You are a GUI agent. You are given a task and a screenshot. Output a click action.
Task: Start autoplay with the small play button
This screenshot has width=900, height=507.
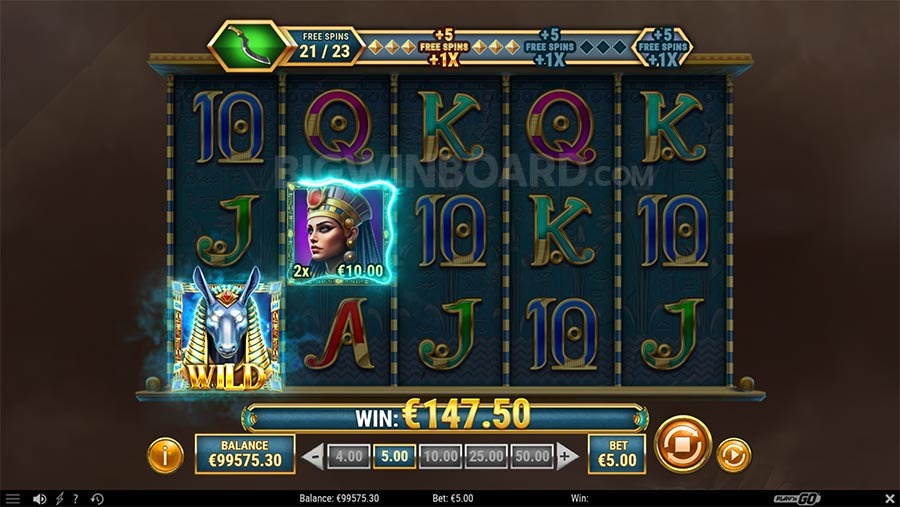(734, 456)
